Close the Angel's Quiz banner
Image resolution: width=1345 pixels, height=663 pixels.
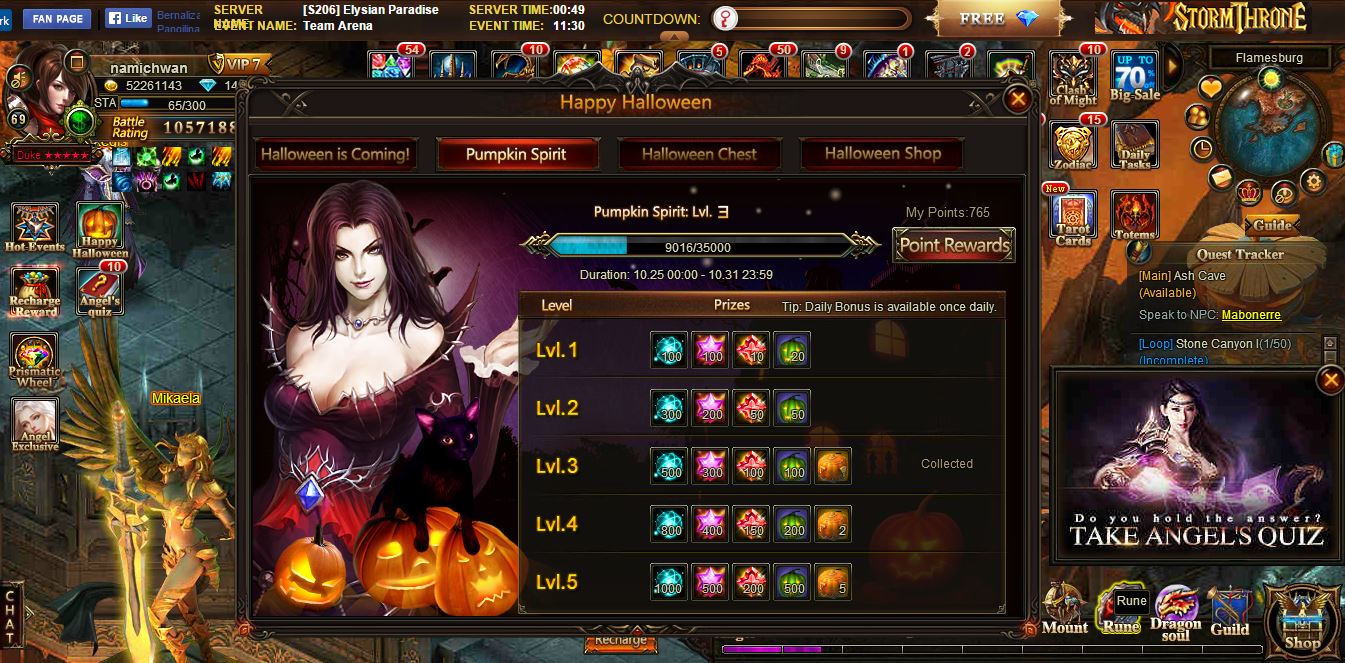pyautogui.click(x=1330, y=380)
